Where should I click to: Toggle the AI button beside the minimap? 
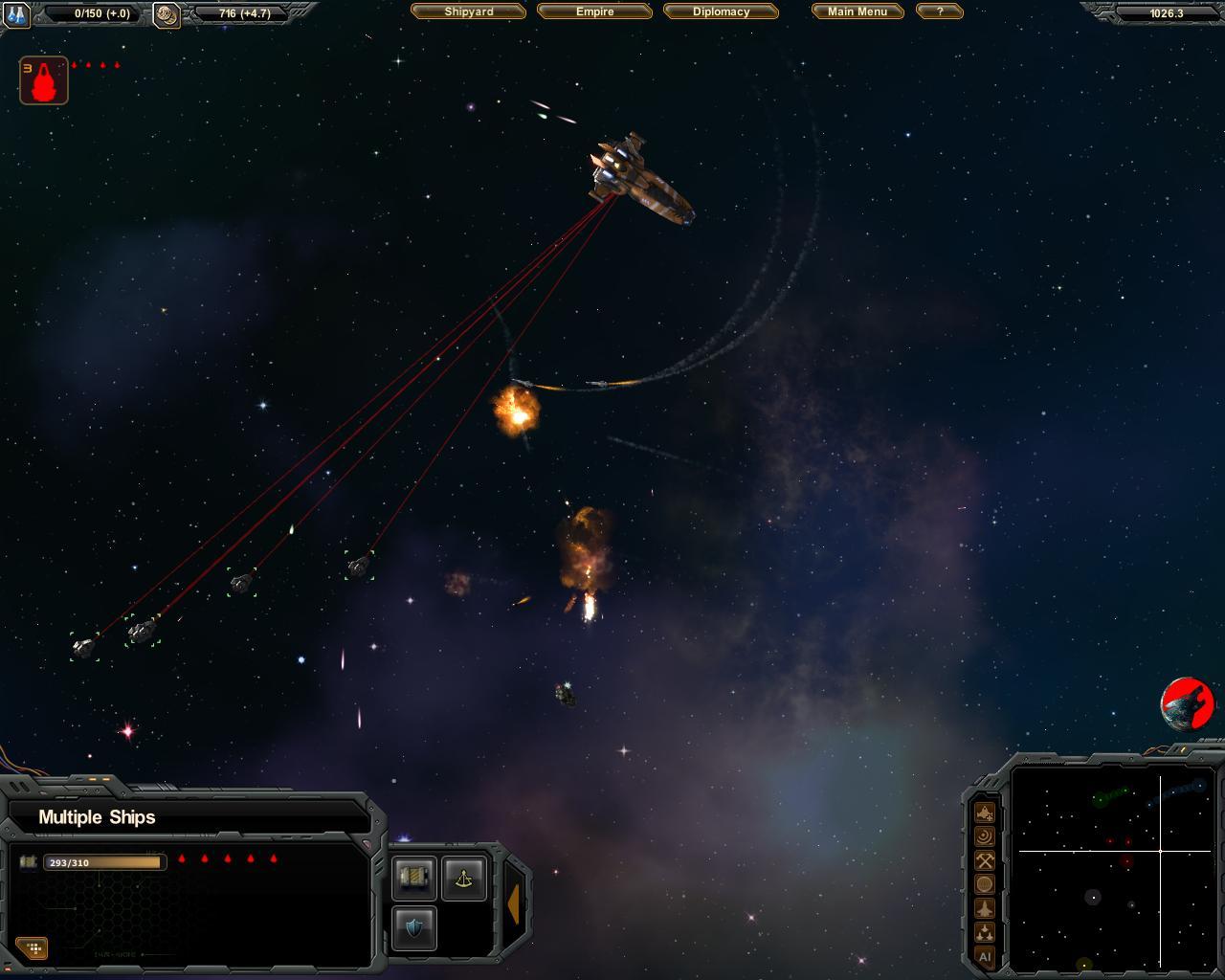(x=984, y=956)
